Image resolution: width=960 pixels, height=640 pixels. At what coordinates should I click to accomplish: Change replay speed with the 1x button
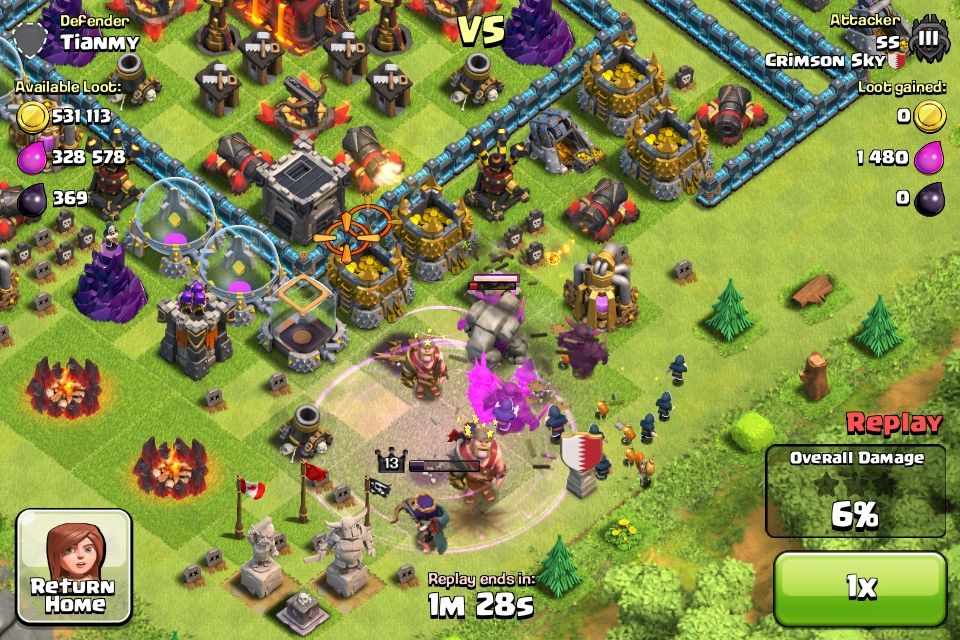click(860, 587)
